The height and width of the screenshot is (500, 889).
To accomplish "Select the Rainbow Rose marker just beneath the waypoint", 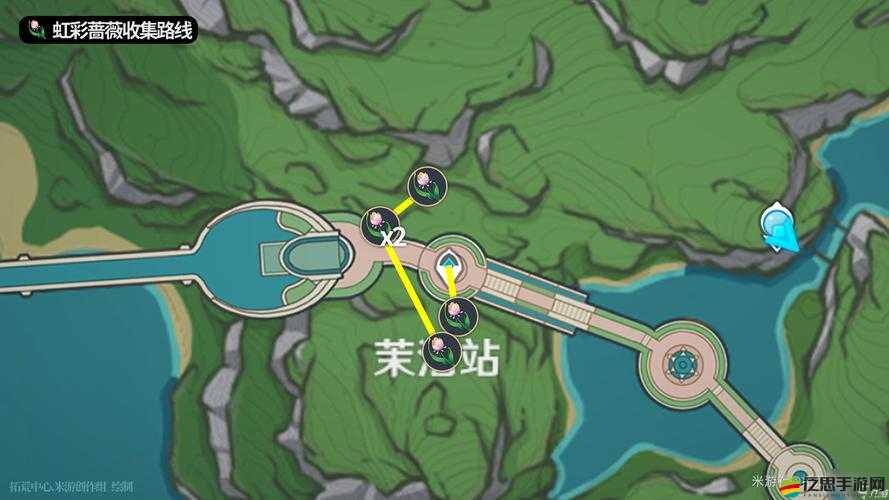I will tap(458, 314).
